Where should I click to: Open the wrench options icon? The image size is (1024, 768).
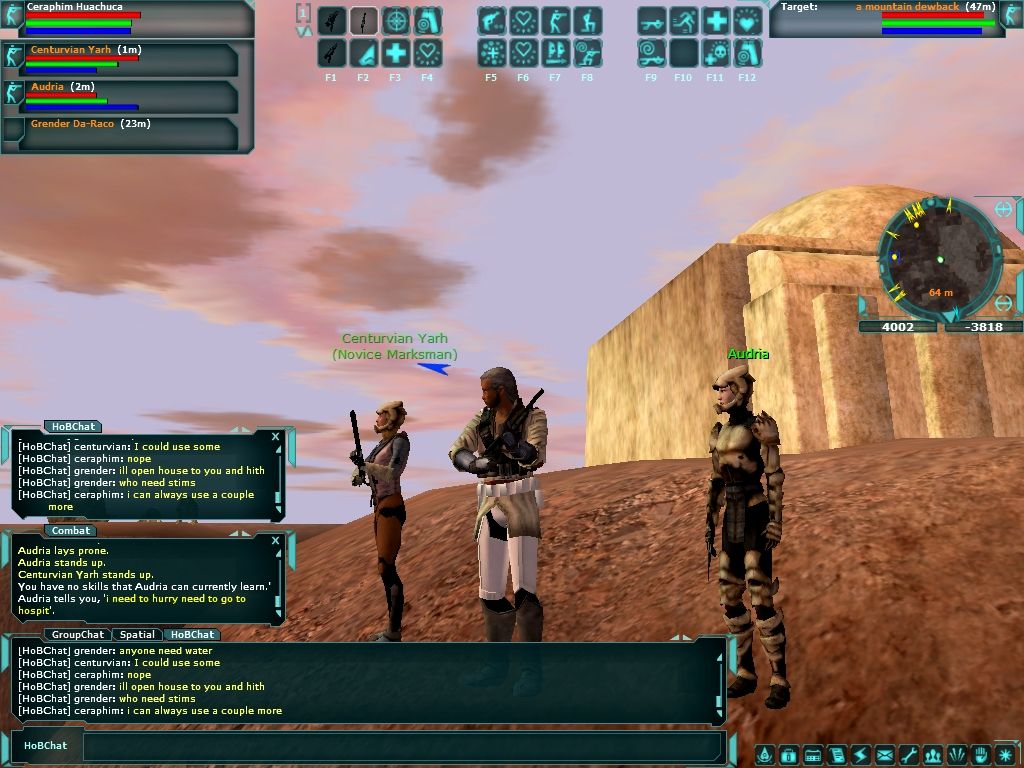tap(909, 755)
